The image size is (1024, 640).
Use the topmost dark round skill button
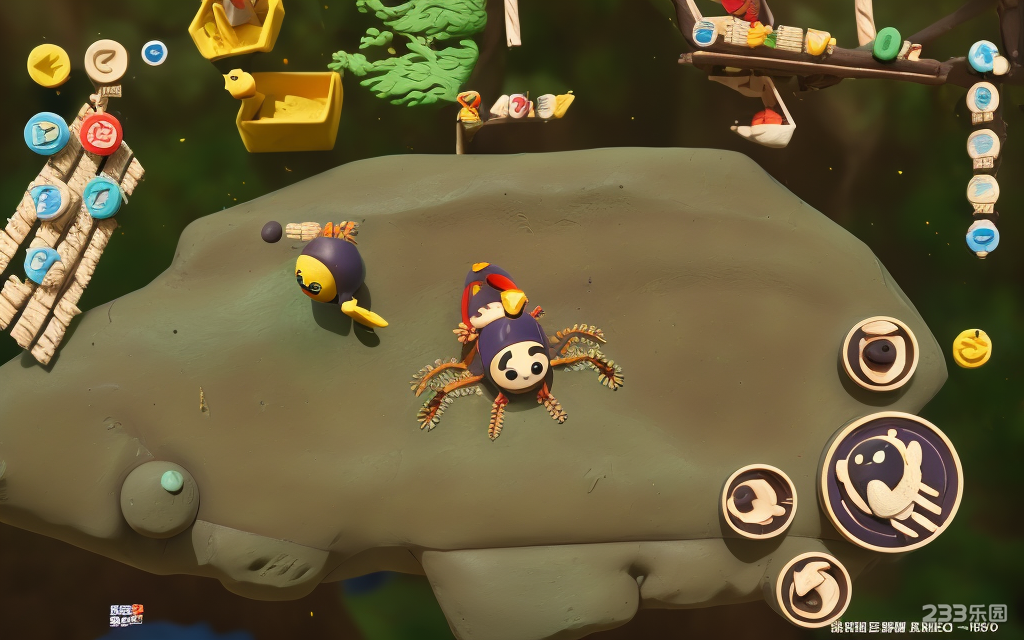pos(880,353)
